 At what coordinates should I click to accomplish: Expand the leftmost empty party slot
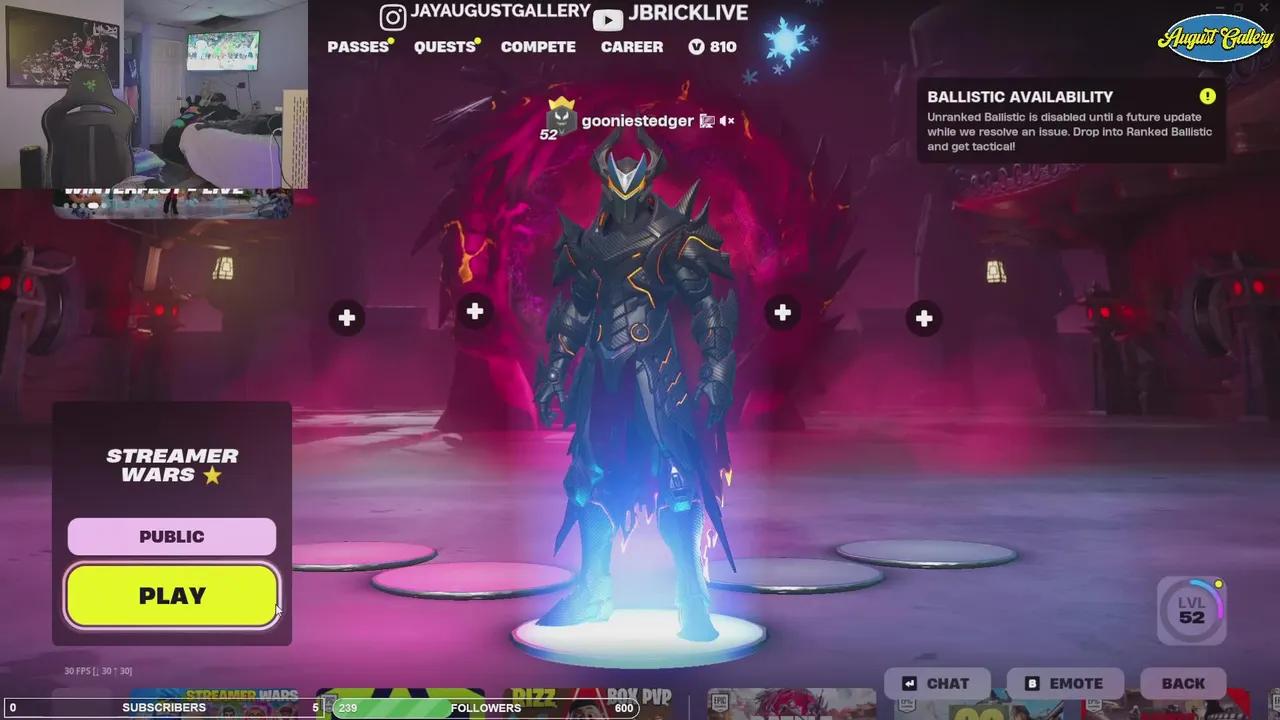pyautogui.click(x=346, y=317)
